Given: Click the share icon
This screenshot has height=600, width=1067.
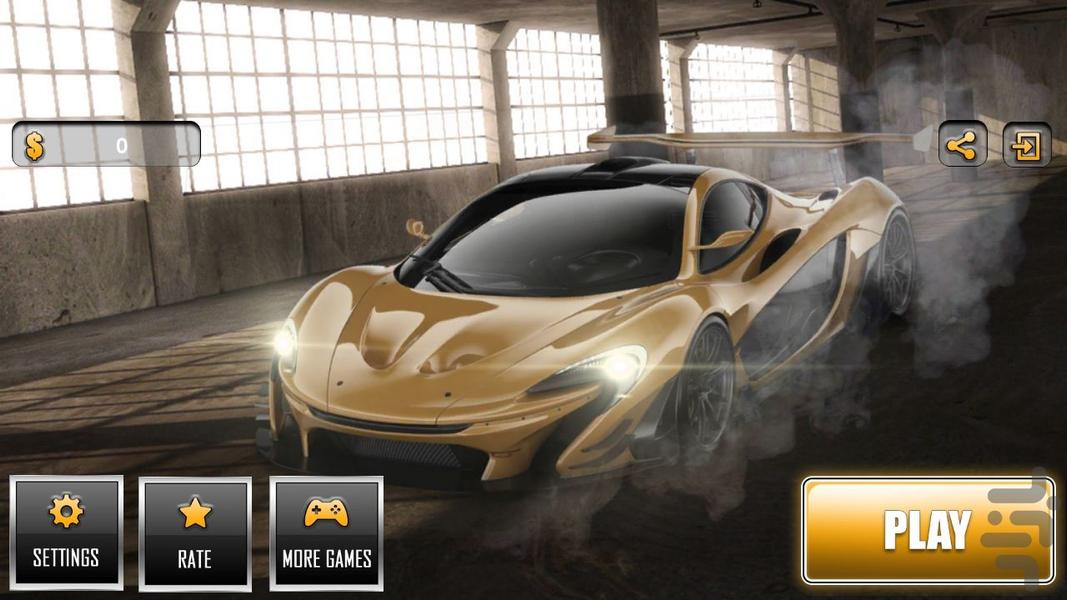Looking at the screenshot, I should point(962,146).
